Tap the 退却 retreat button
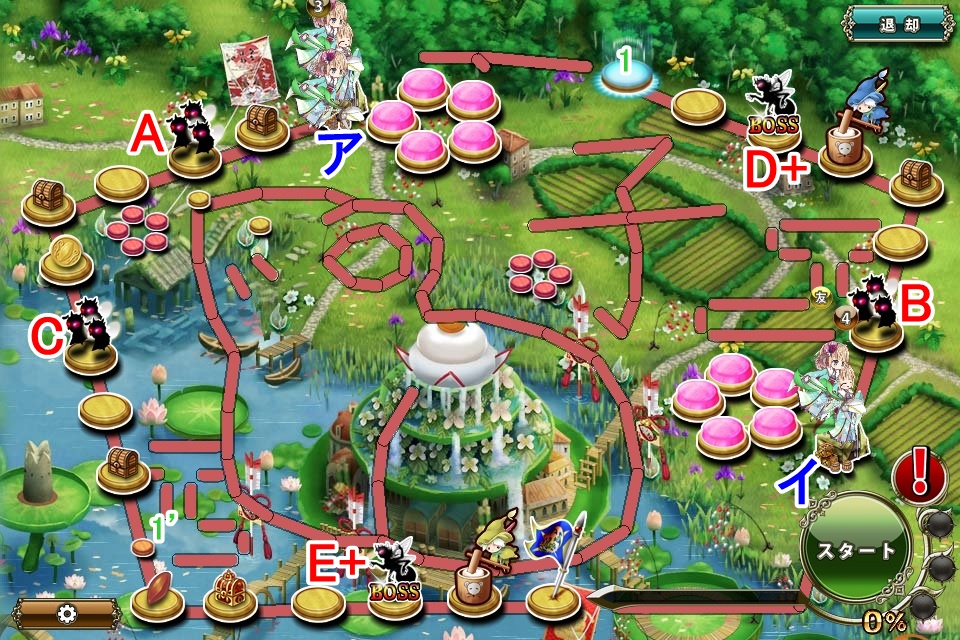 (x=899, y=24)
